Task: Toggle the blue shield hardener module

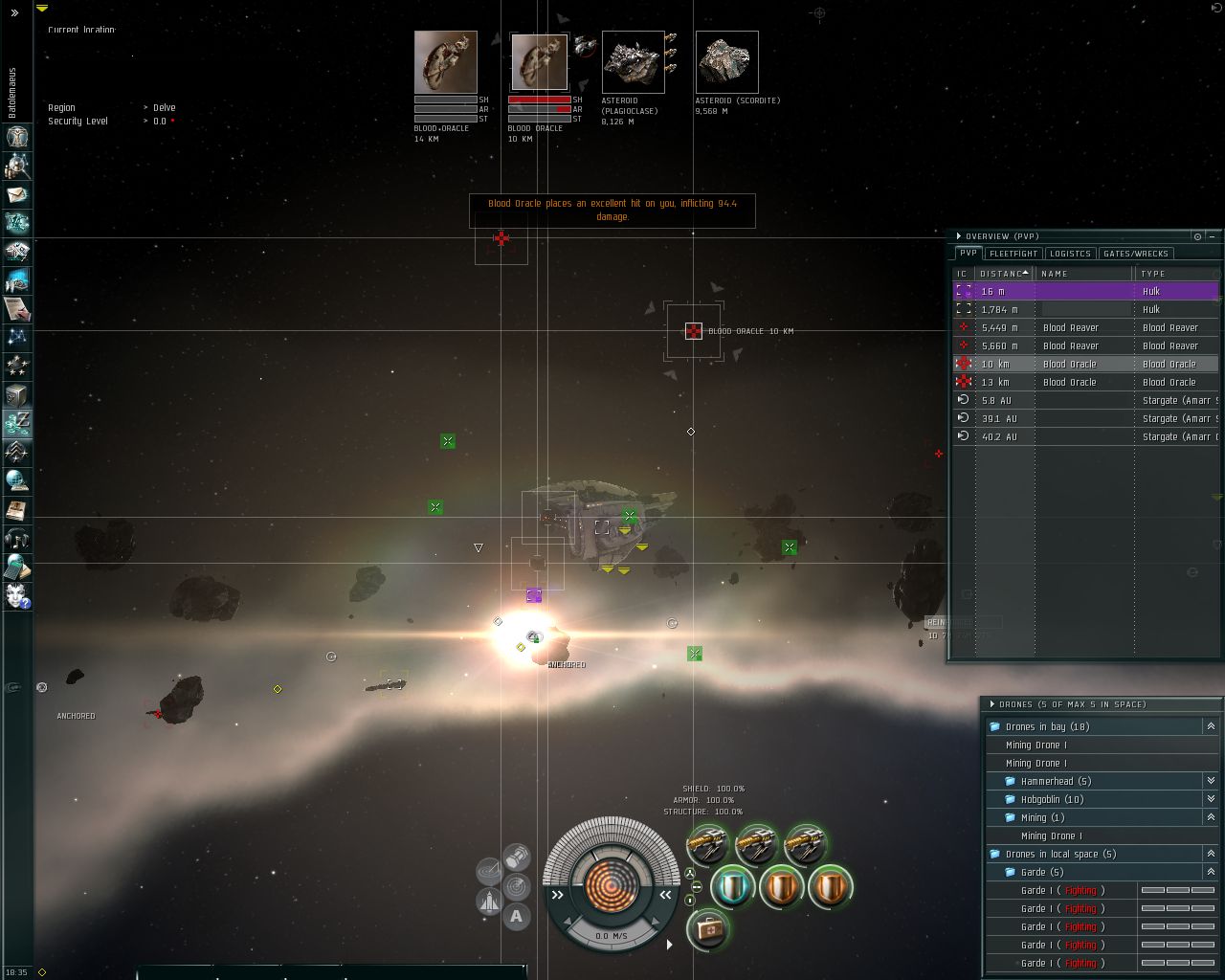Action: 733,887
